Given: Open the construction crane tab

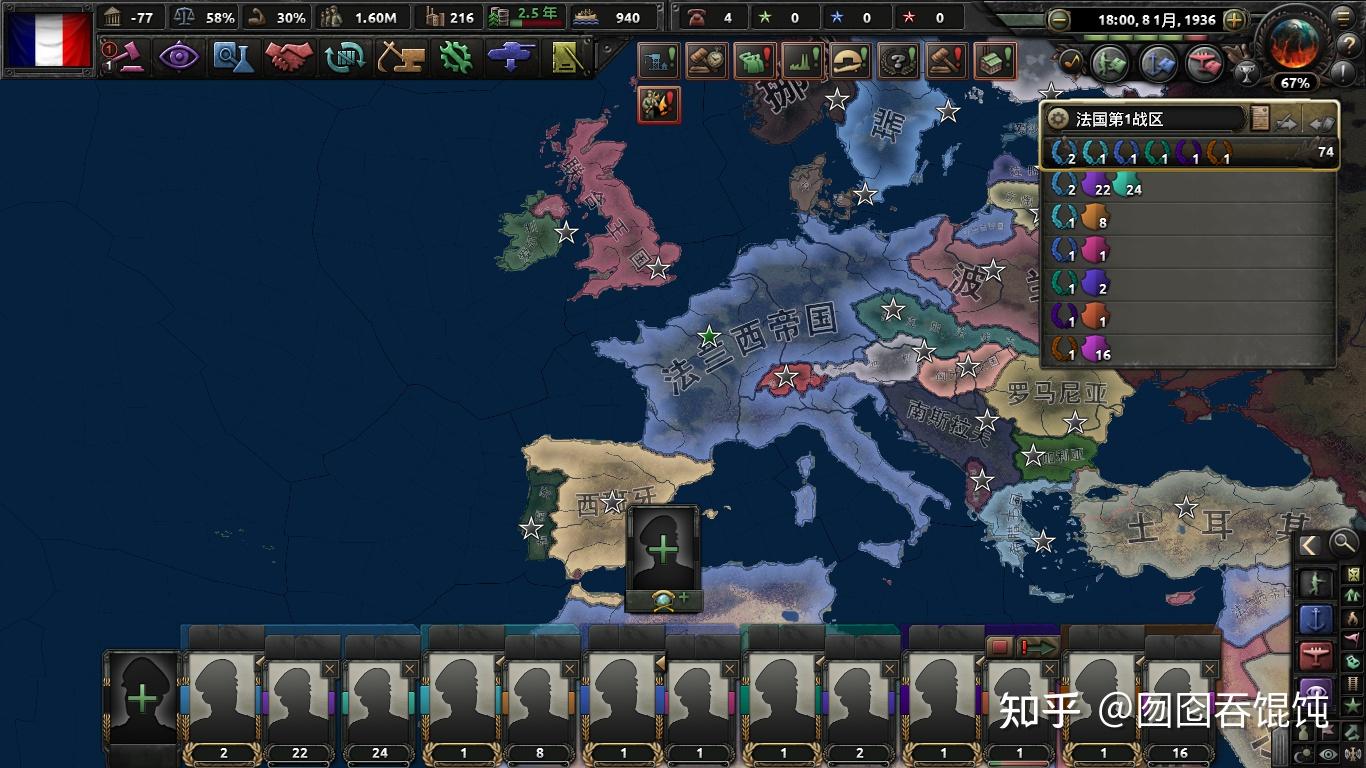Looking at the screenshot, I should [x=400, y=57].
